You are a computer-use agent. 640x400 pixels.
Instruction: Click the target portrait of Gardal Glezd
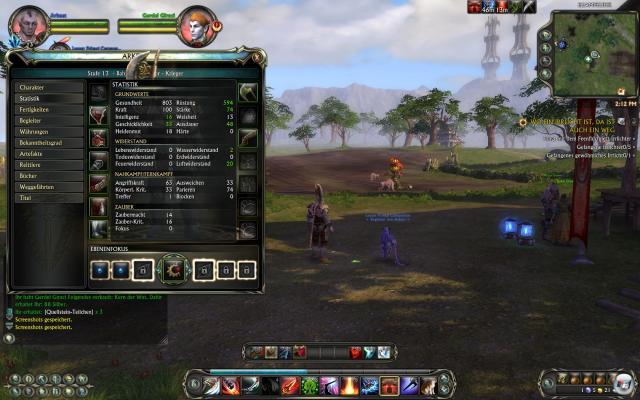click(x=197, y=26)
